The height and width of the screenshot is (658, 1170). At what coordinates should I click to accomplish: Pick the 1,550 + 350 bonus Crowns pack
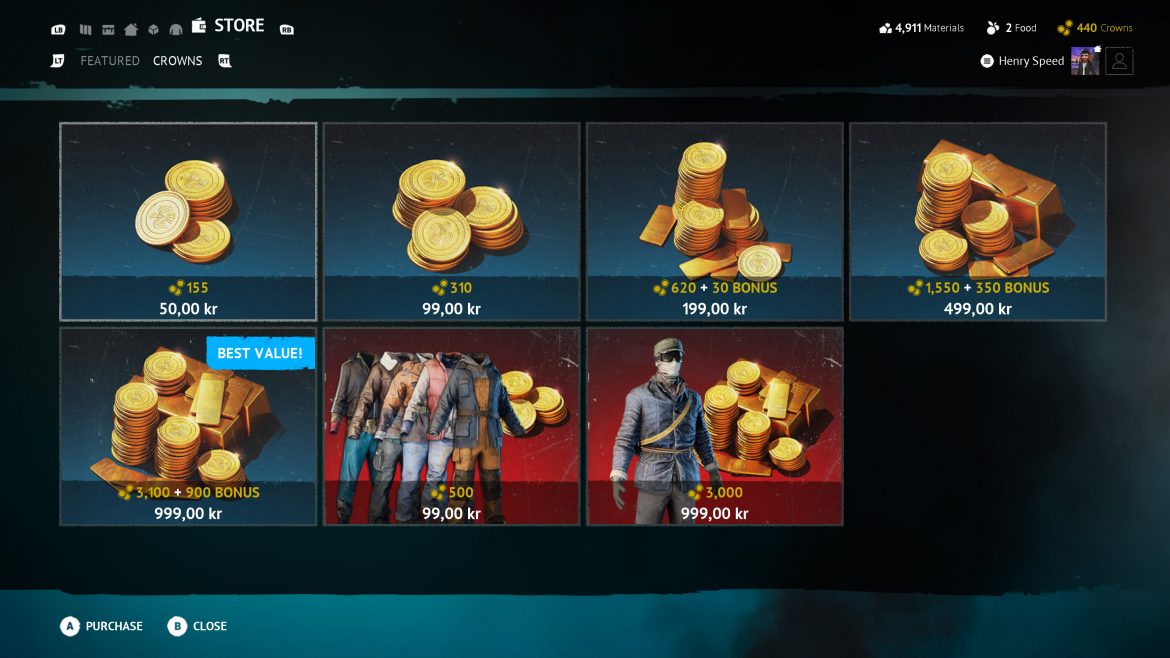tap(977, 221)
